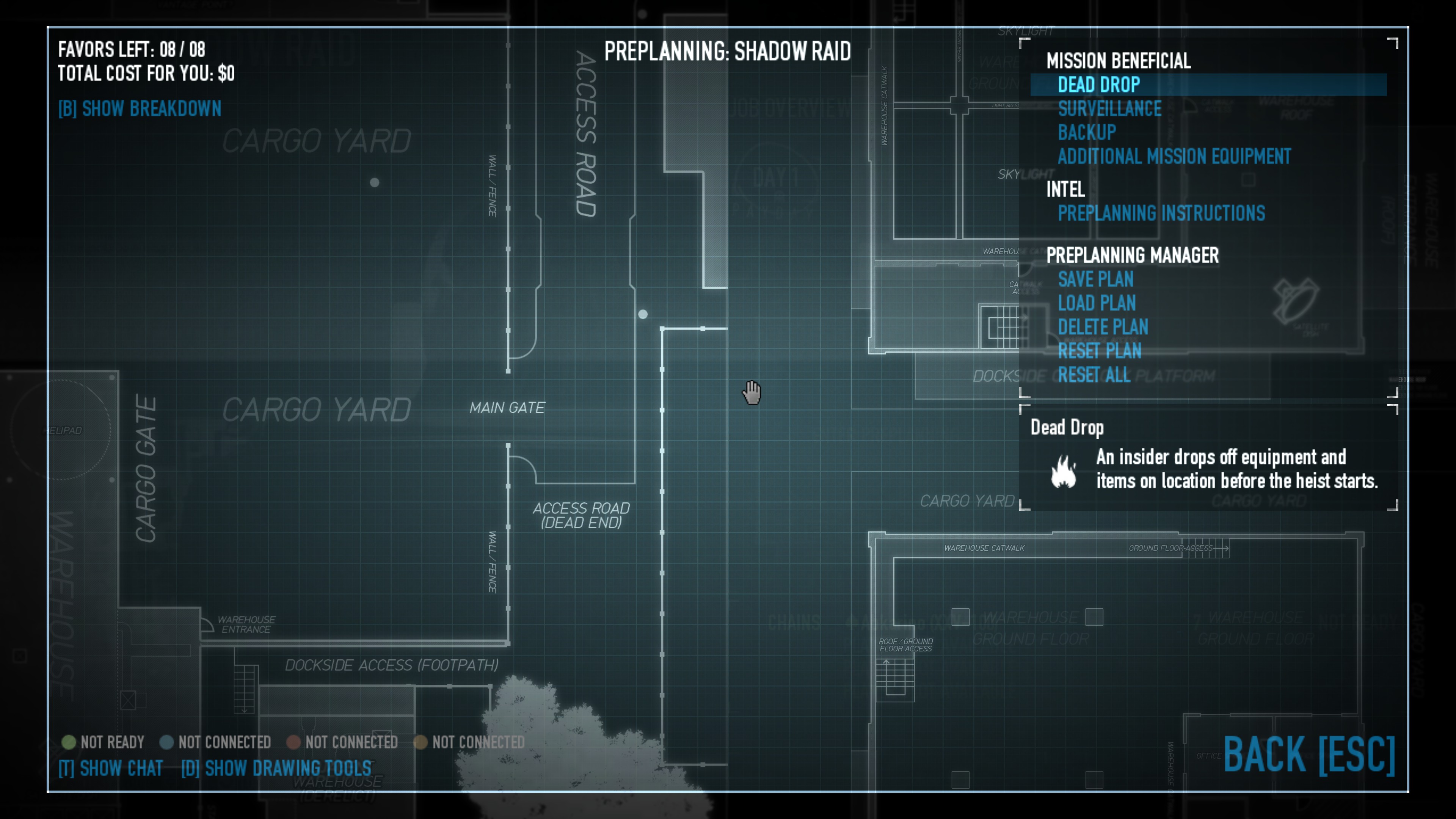
Task: Click the red Not Connected player dot
Action: [x=294, y=742]
